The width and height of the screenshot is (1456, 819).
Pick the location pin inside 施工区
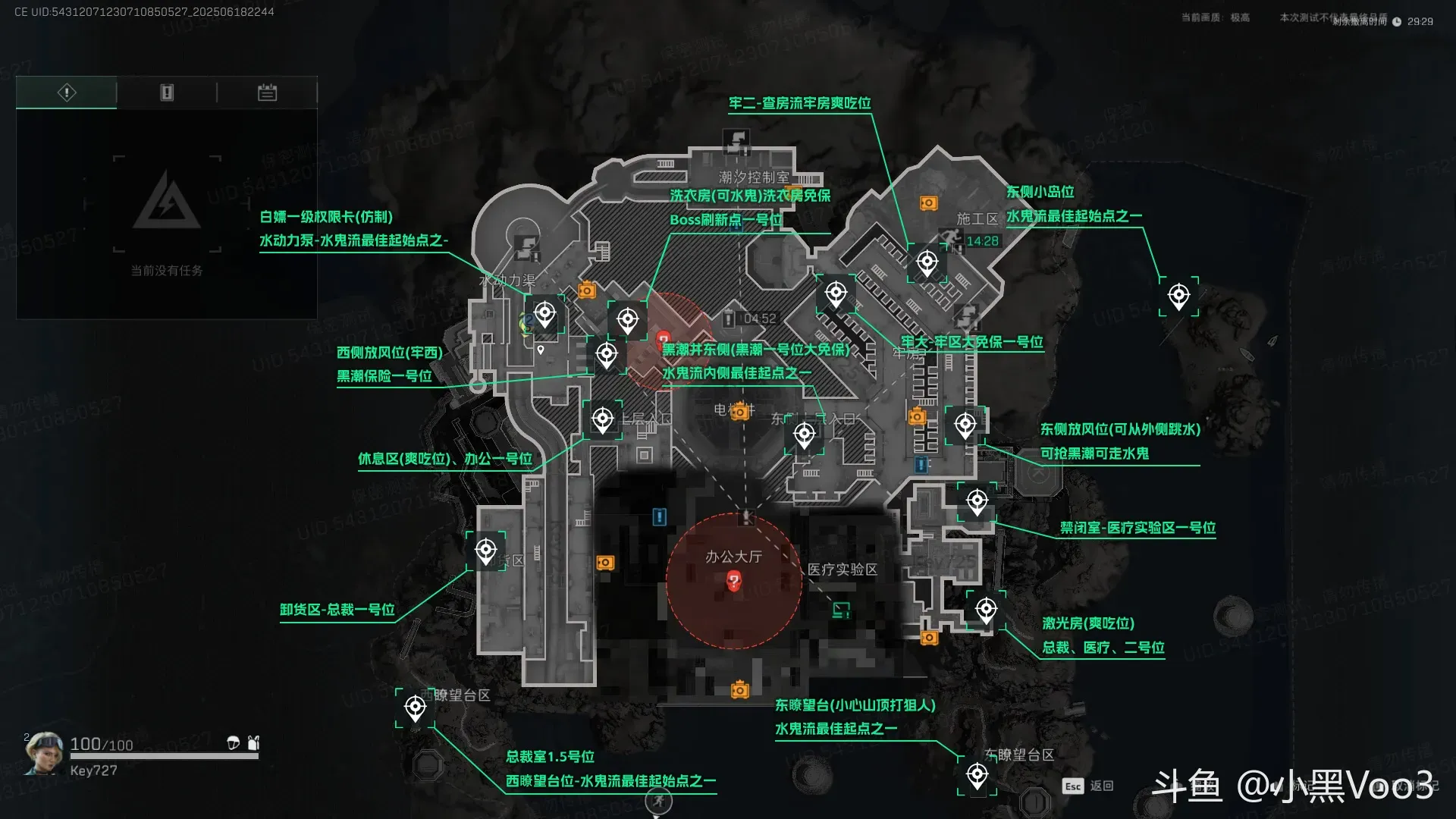[927, 262]
